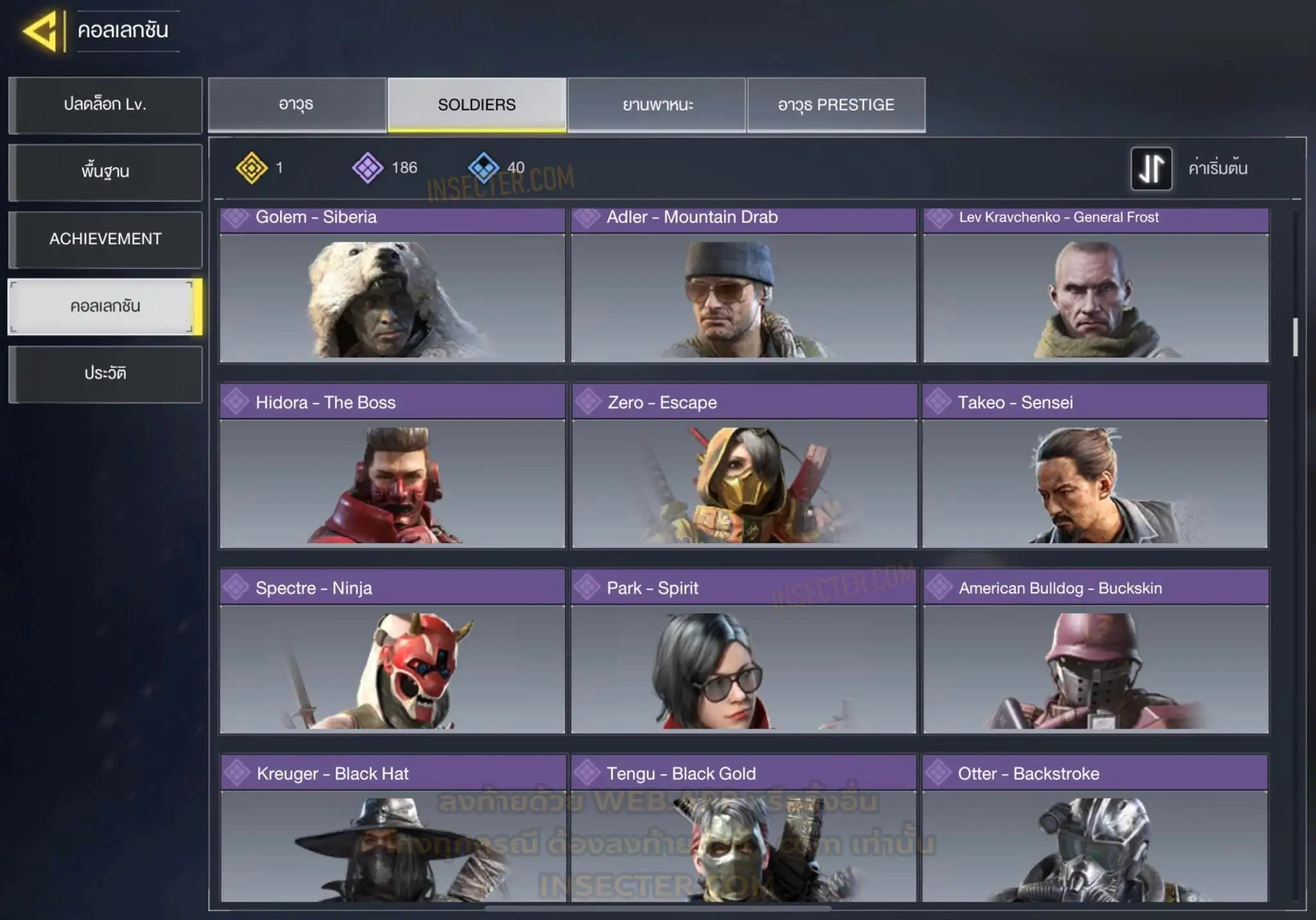Select the คอลเลกชัน sidebar entry

tap(105, 307)
